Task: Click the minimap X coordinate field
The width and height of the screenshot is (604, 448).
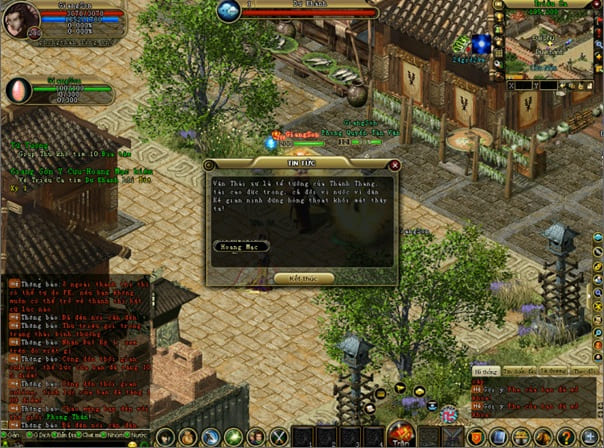Action: [523, 88]
